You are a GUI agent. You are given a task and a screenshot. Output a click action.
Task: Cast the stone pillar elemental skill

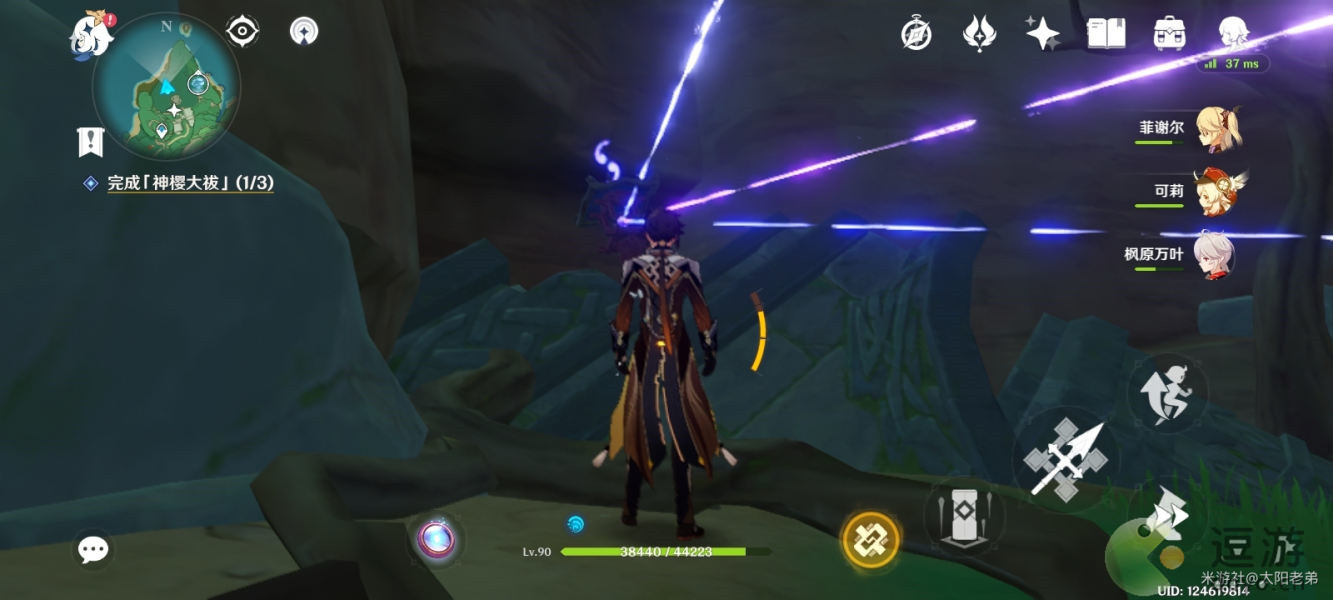point(964,516)
